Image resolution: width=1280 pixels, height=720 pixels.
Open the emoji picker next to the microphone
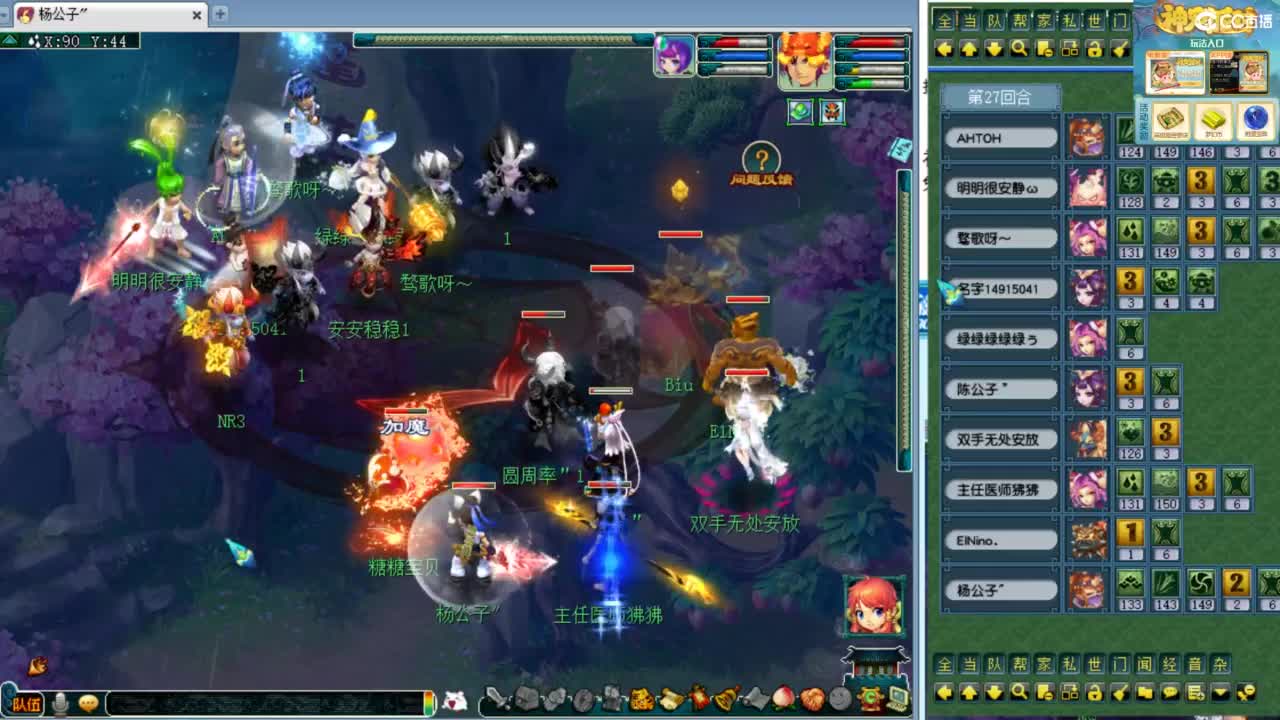pyautogui.click(x=86, y=704)
